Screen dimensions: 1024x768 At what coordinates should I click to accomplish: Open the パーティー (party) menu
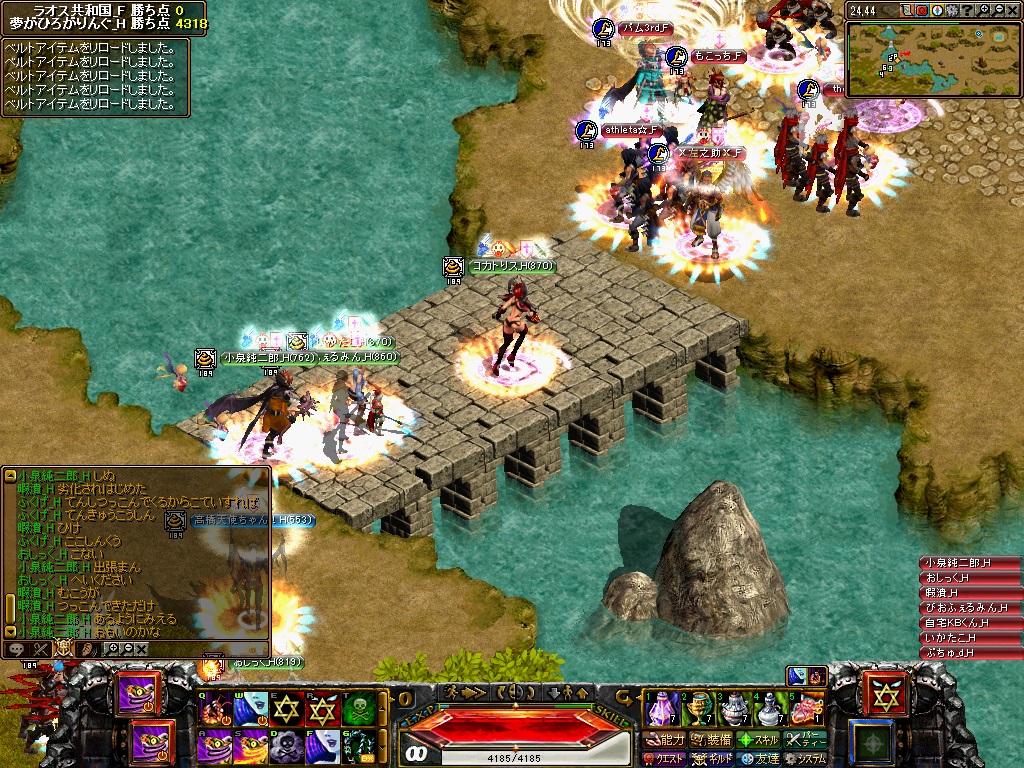[806, 740]
